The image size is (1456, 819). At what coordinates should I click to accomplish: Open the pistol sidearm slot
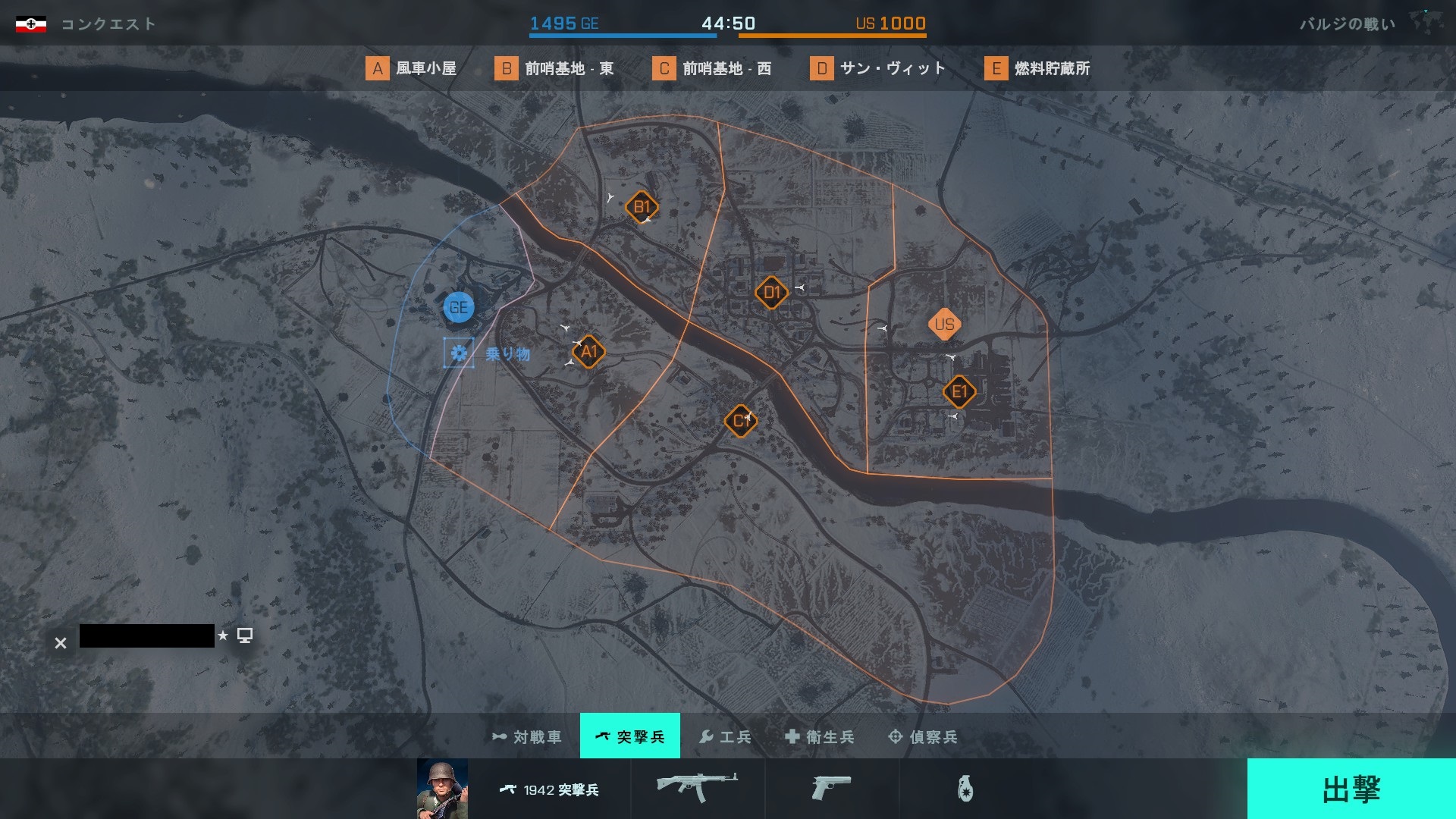(831, 788)
